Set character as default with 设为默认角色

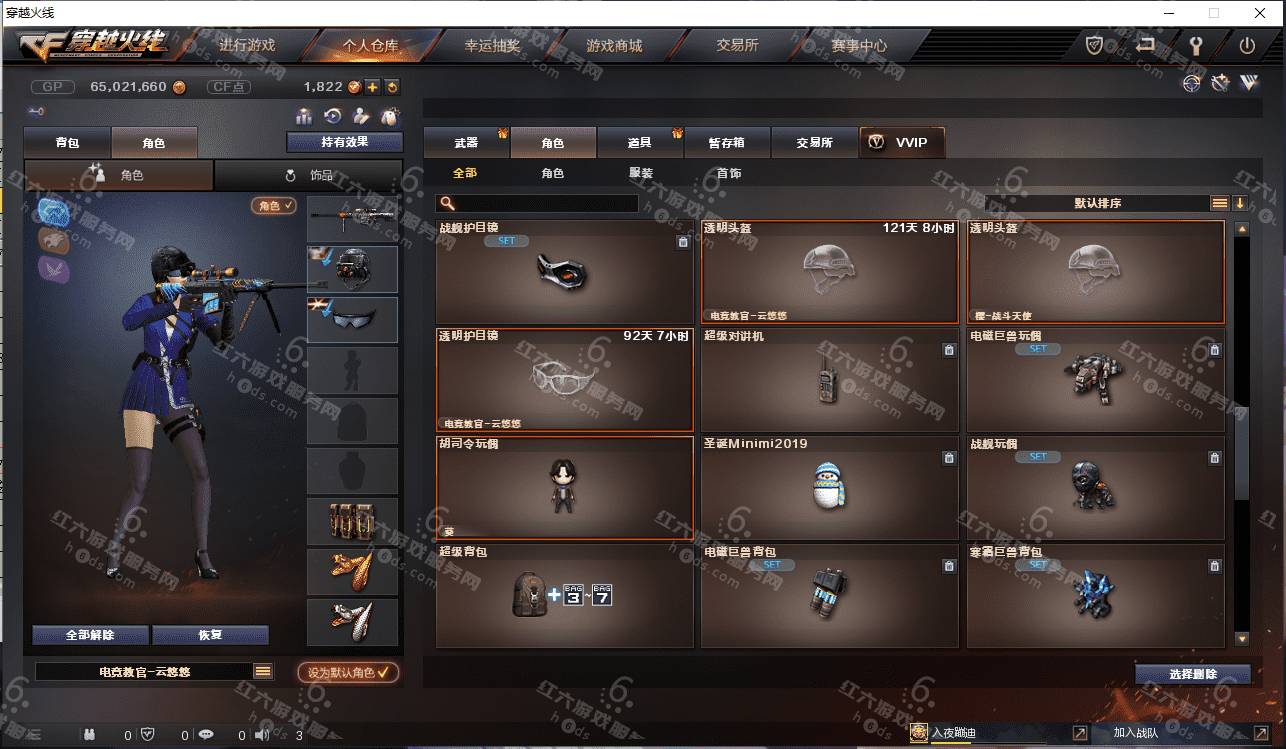pyautogui.click(x=348, y=673)
